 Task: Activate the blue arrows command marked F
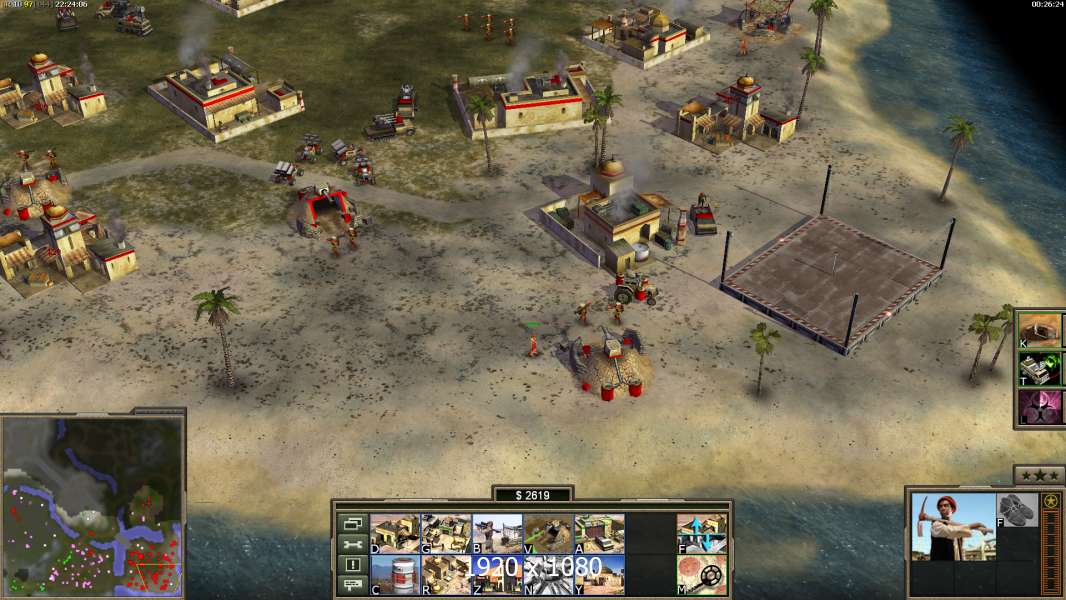701,534
